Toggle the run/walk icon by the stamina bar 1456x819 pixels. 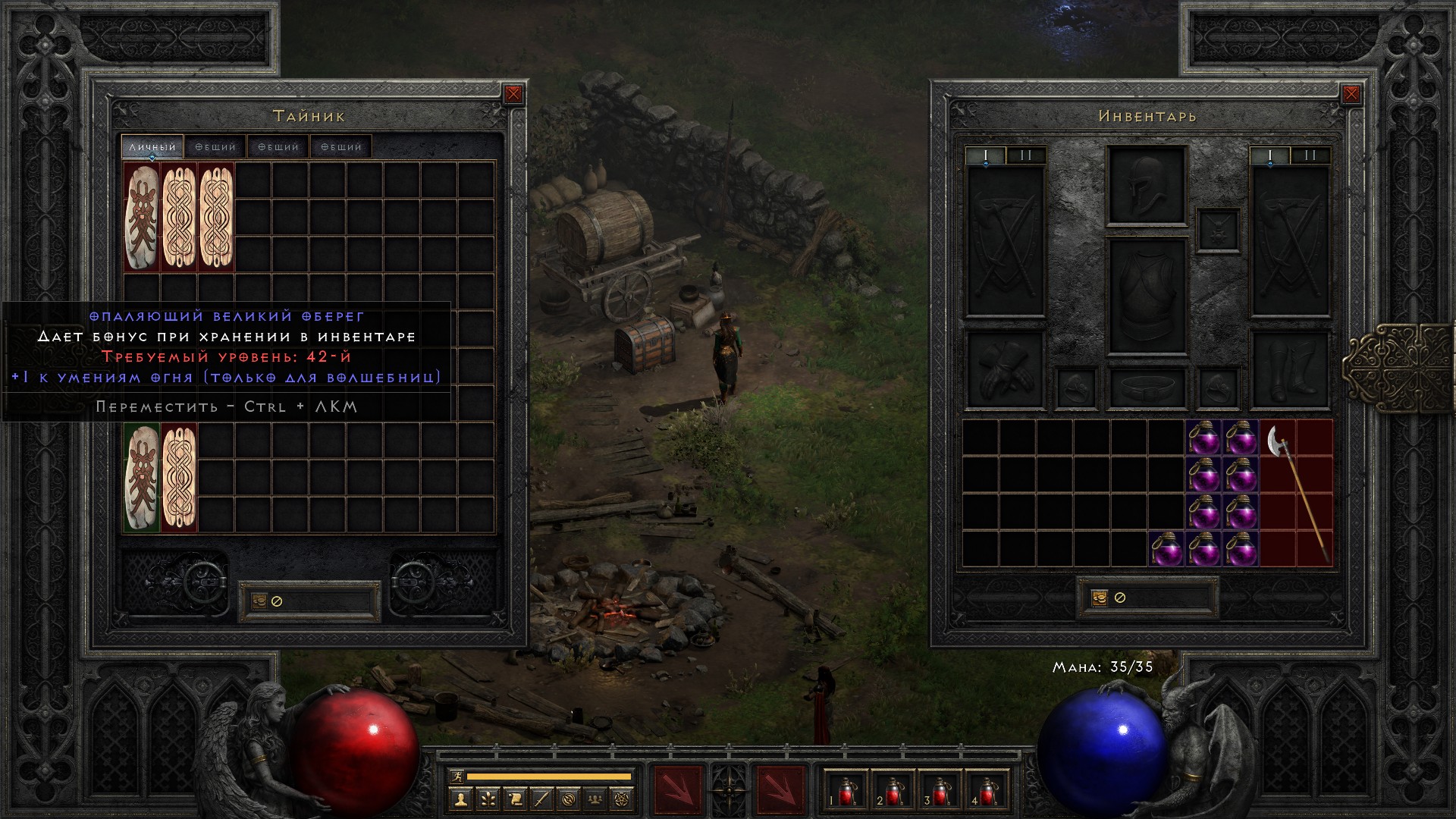457,777
